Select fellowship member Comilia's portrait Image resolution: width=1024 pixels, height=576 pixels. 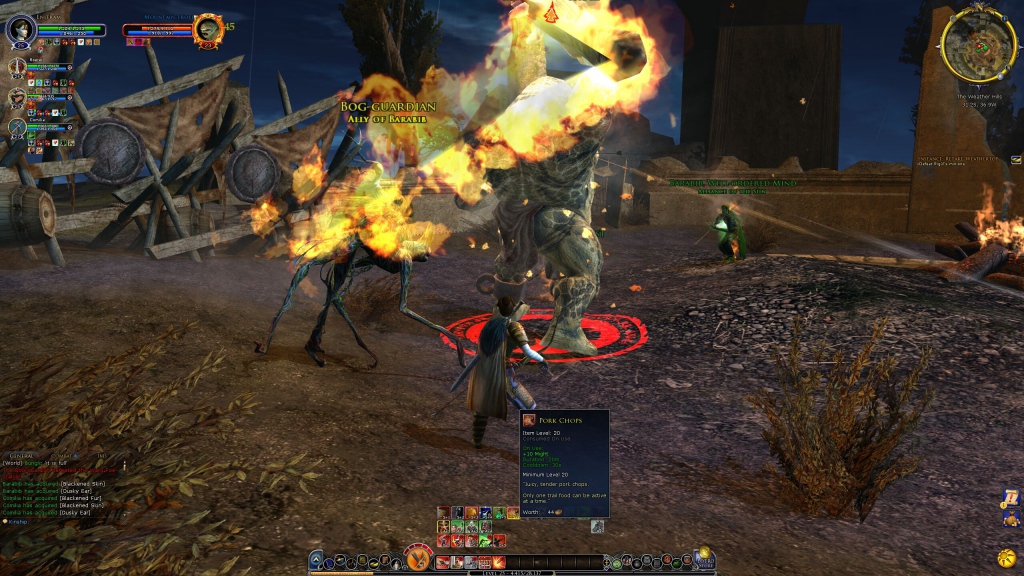click(17, 127)
